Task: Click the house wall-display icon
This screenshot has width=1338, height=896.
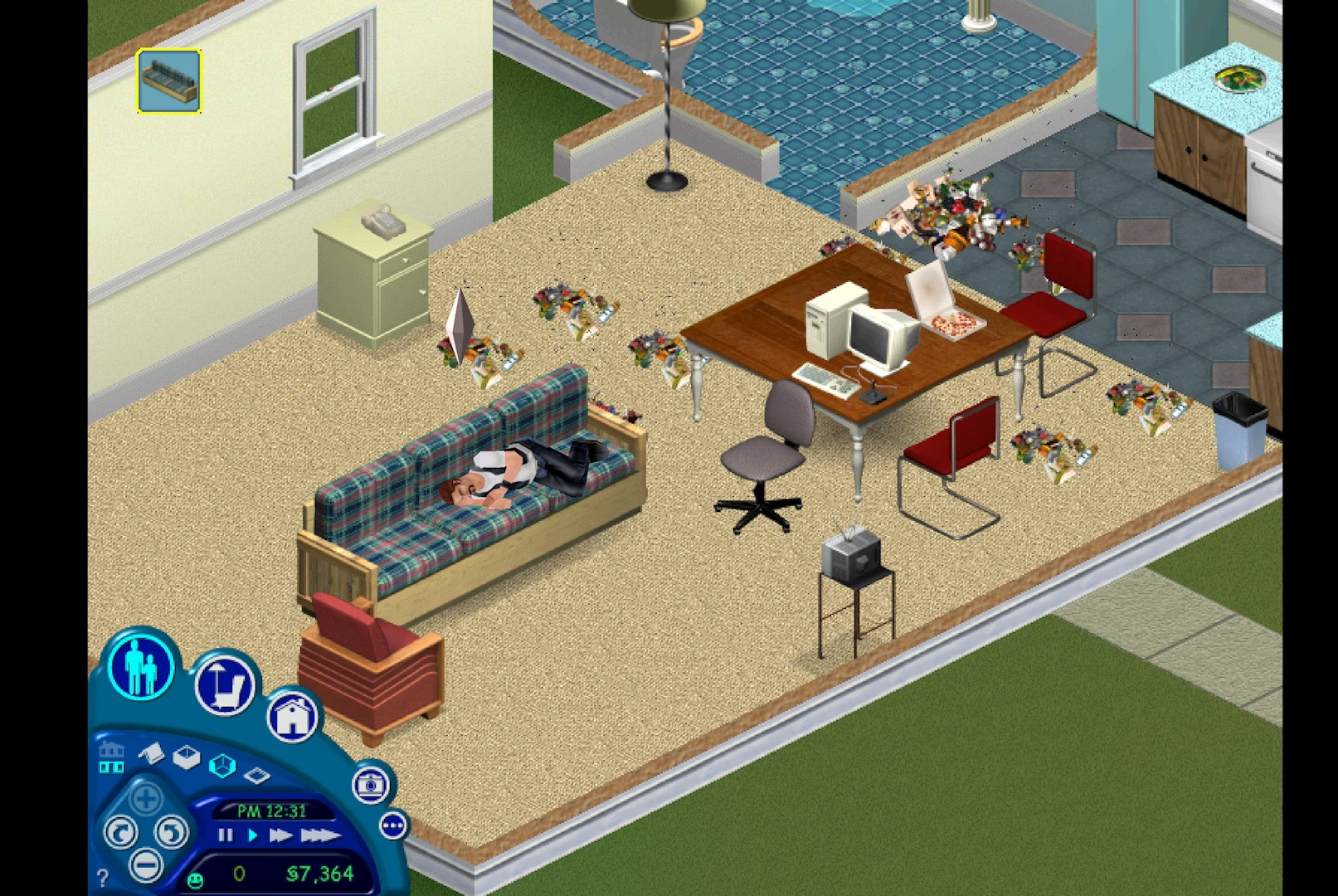Action: [112, 757]
